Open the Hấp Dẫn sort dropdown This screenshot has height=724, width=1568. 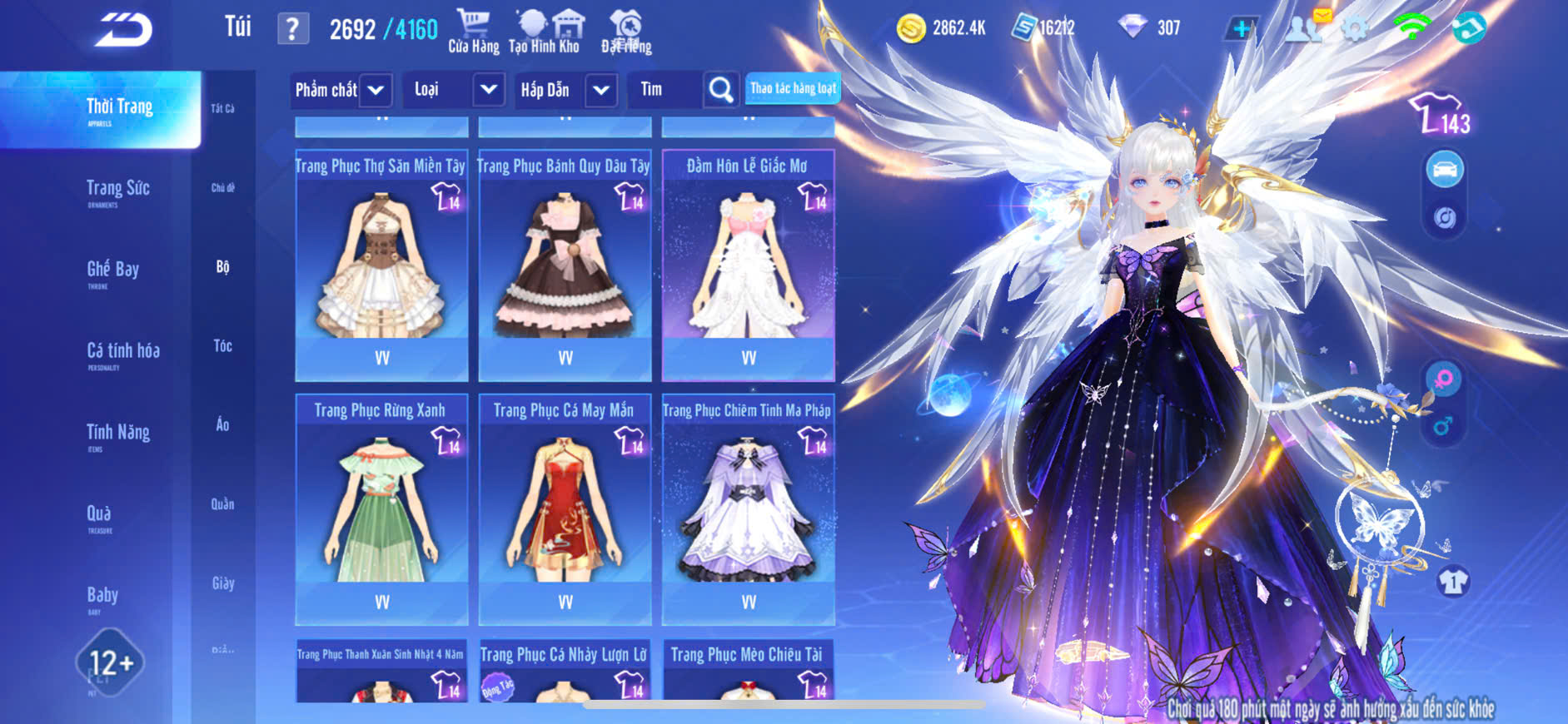point(601,90)
